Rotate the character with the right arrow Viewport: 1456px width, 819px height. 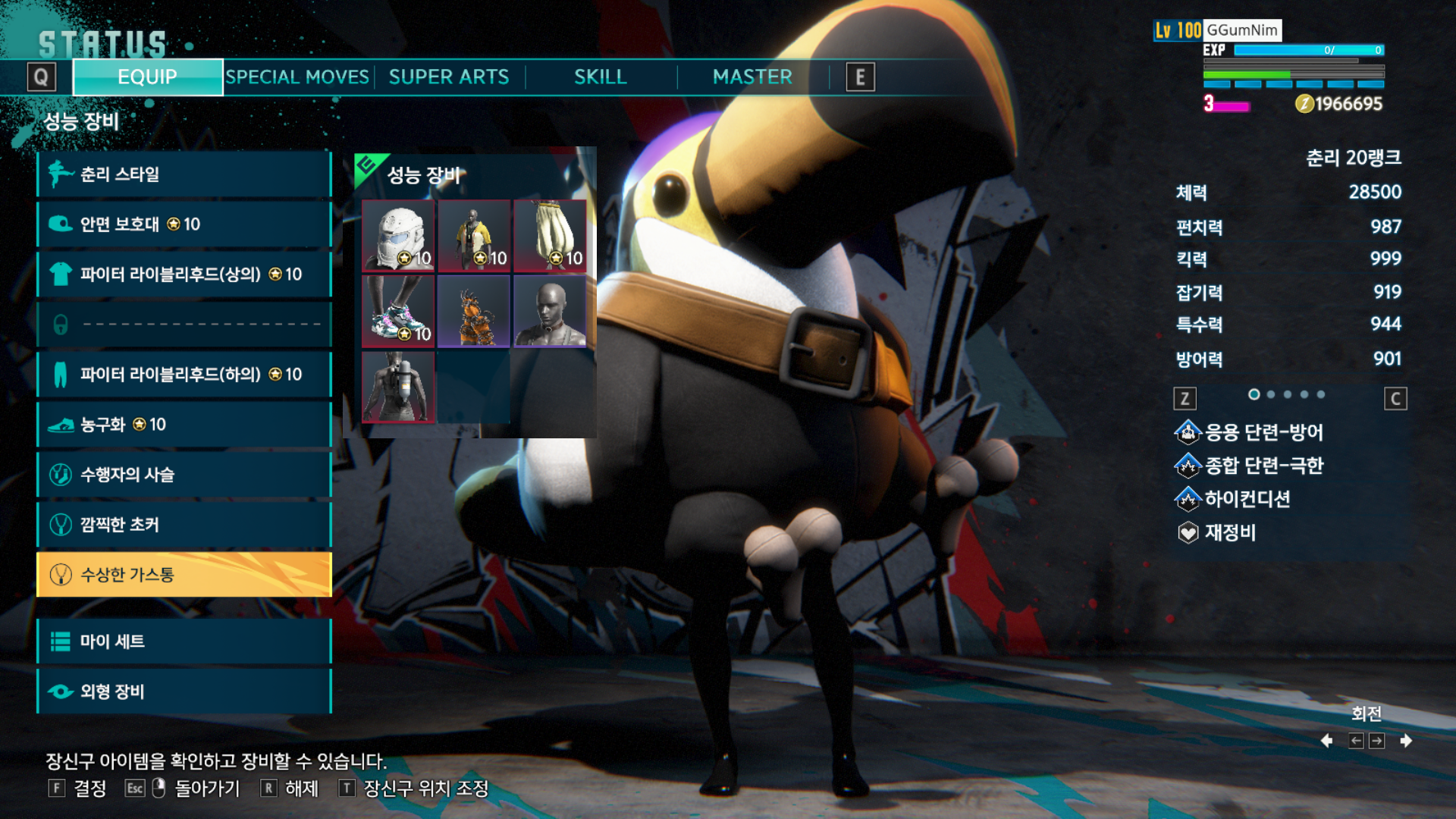(x=1406, y=741)
